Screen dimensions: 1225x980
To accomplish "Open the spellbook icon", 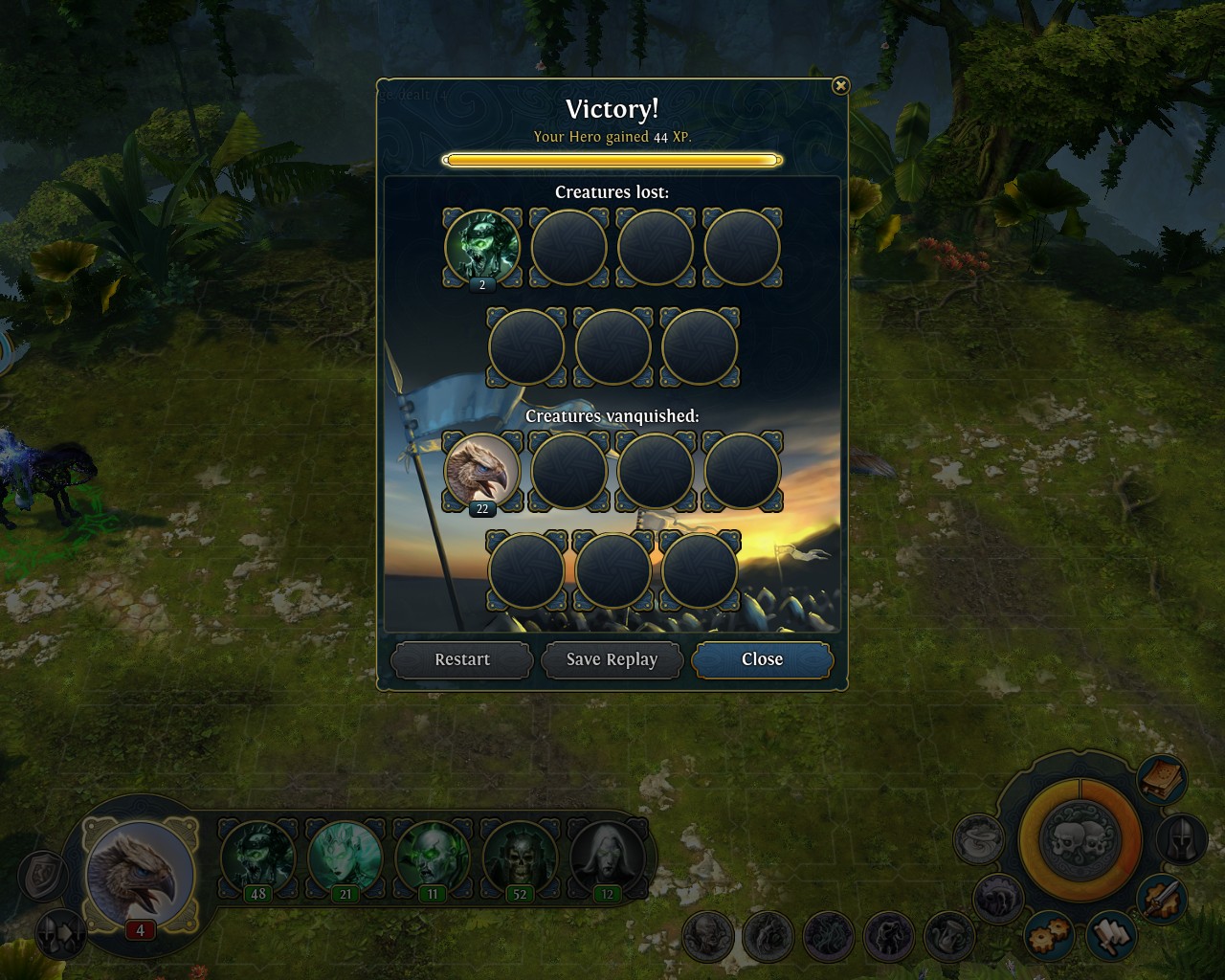I will [x=1162, y=779].
